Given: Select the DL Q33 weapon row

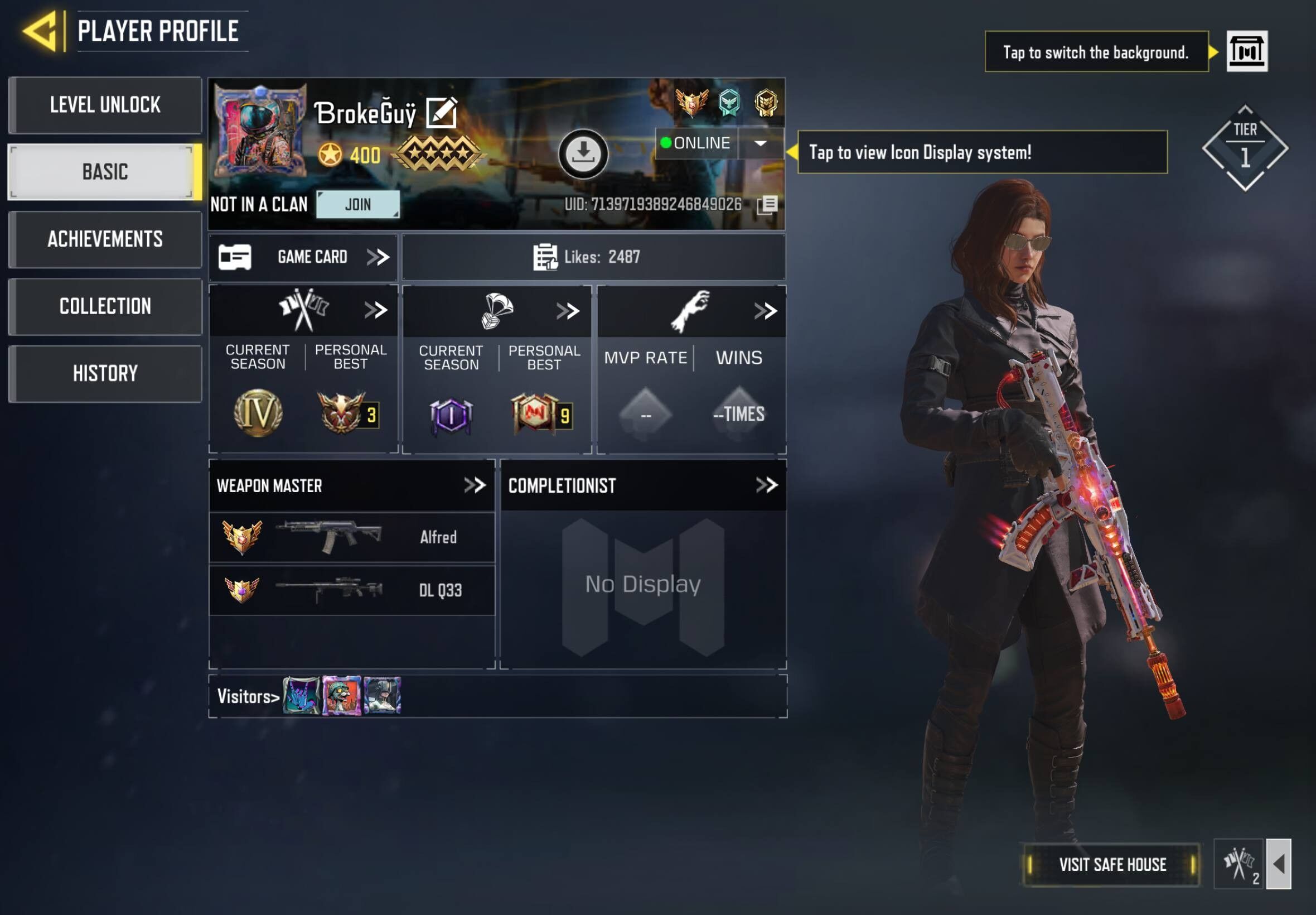Looking at the screenshot, I should coord(352,590).
